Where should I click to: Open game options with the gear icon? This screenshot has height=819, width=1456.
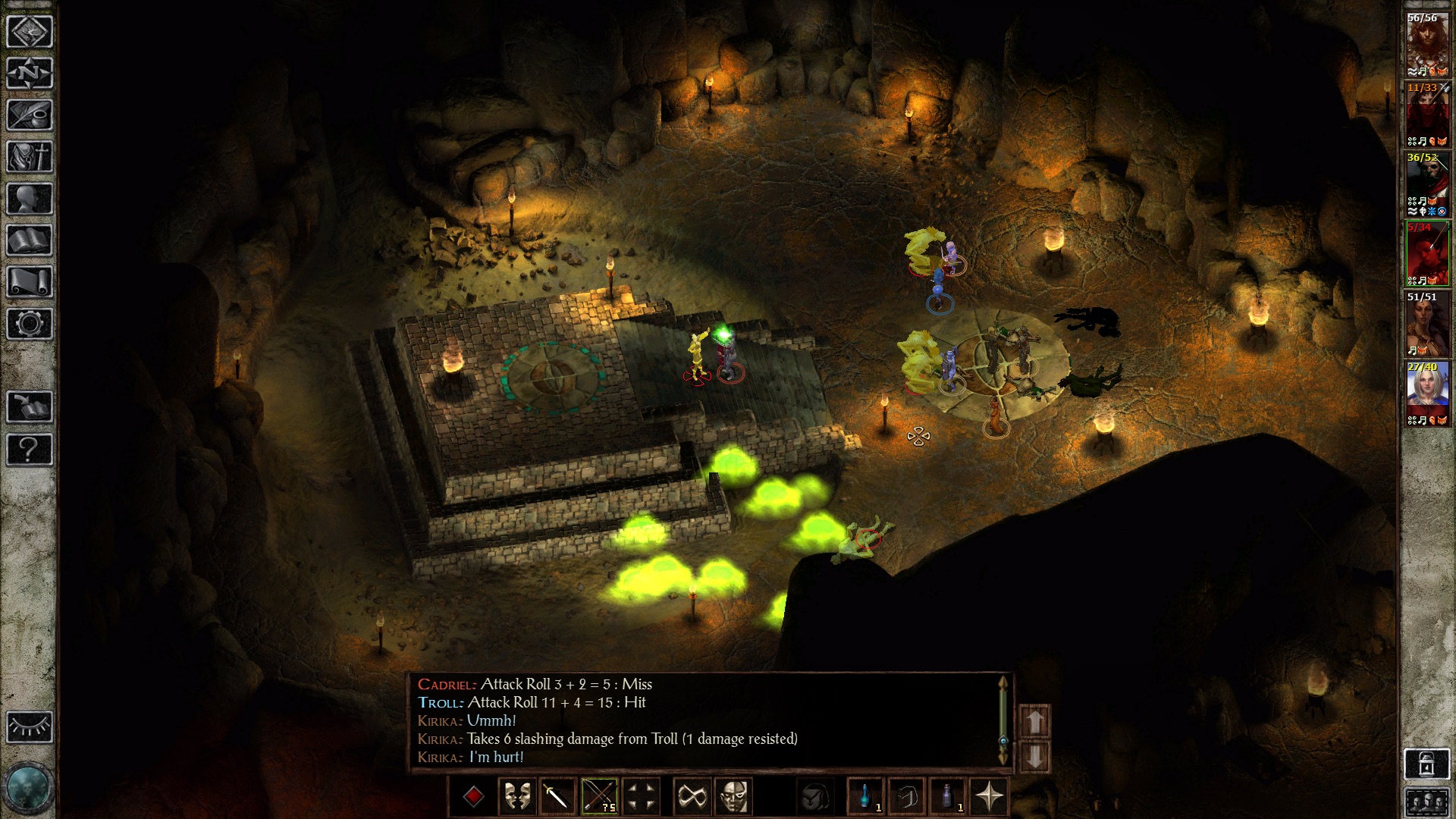click(x=30, y=324)
